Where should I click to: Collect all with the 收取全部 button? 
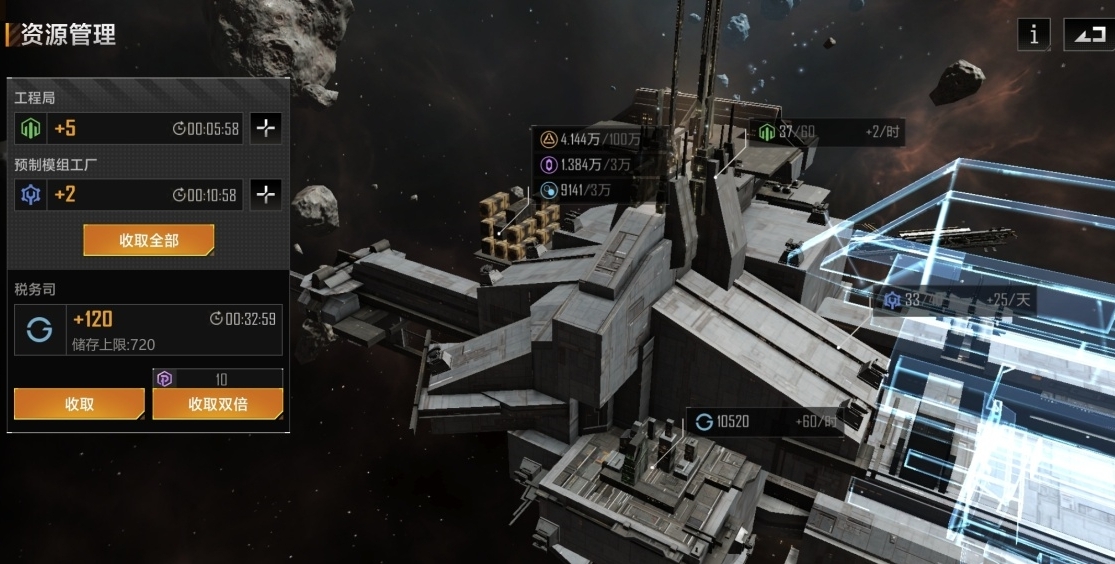[148, 240]
